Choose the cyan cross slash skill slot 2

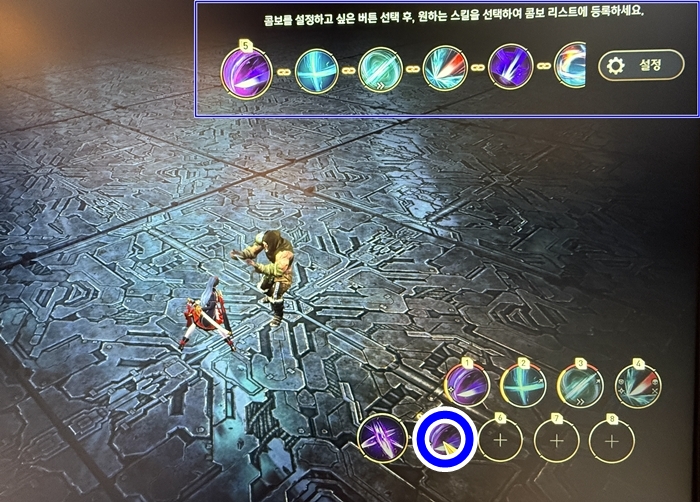[x=522, y=386]
